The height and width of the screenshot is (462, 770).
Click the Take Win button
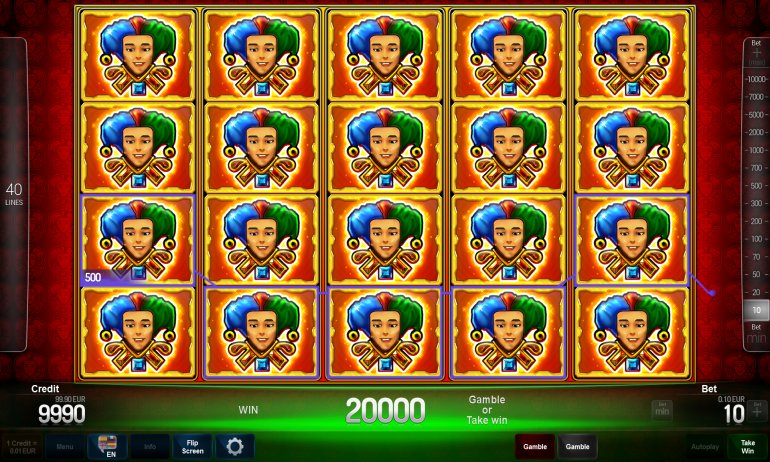pyautogui.click(x=747, y=446)
